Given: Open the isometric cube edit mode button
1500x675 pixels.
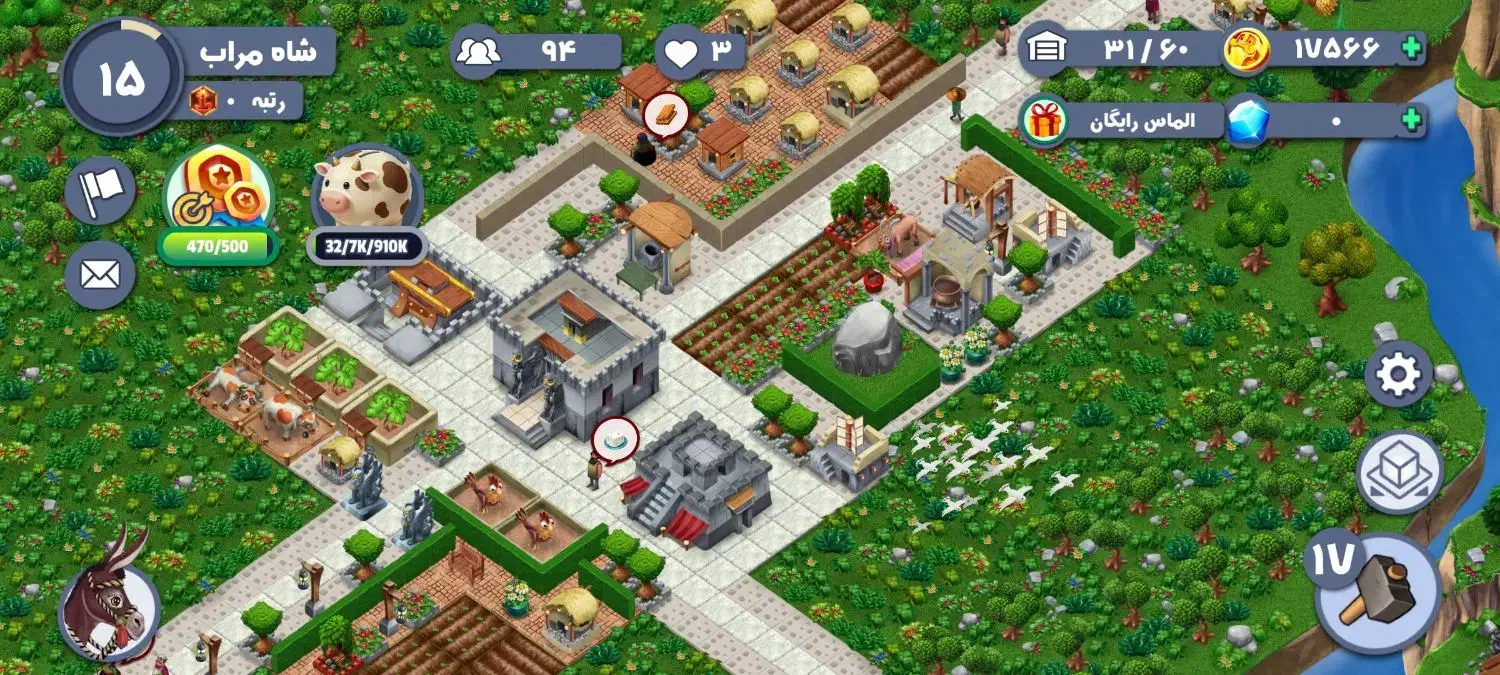Looking at the screenshot, I should coord(1399,472).
